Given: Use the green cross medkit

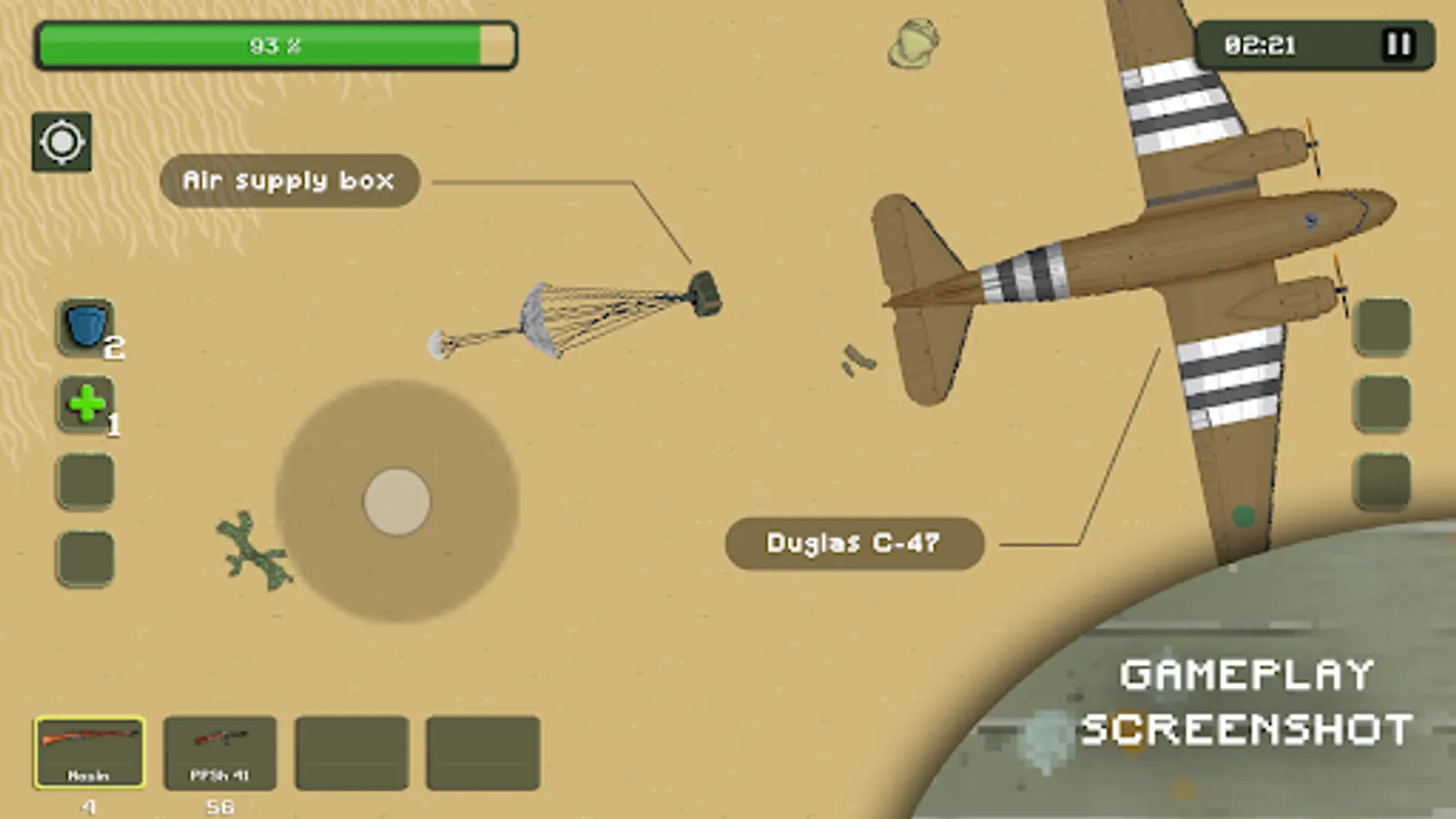Looking at the screenshot, I should (x=86, y=405).
